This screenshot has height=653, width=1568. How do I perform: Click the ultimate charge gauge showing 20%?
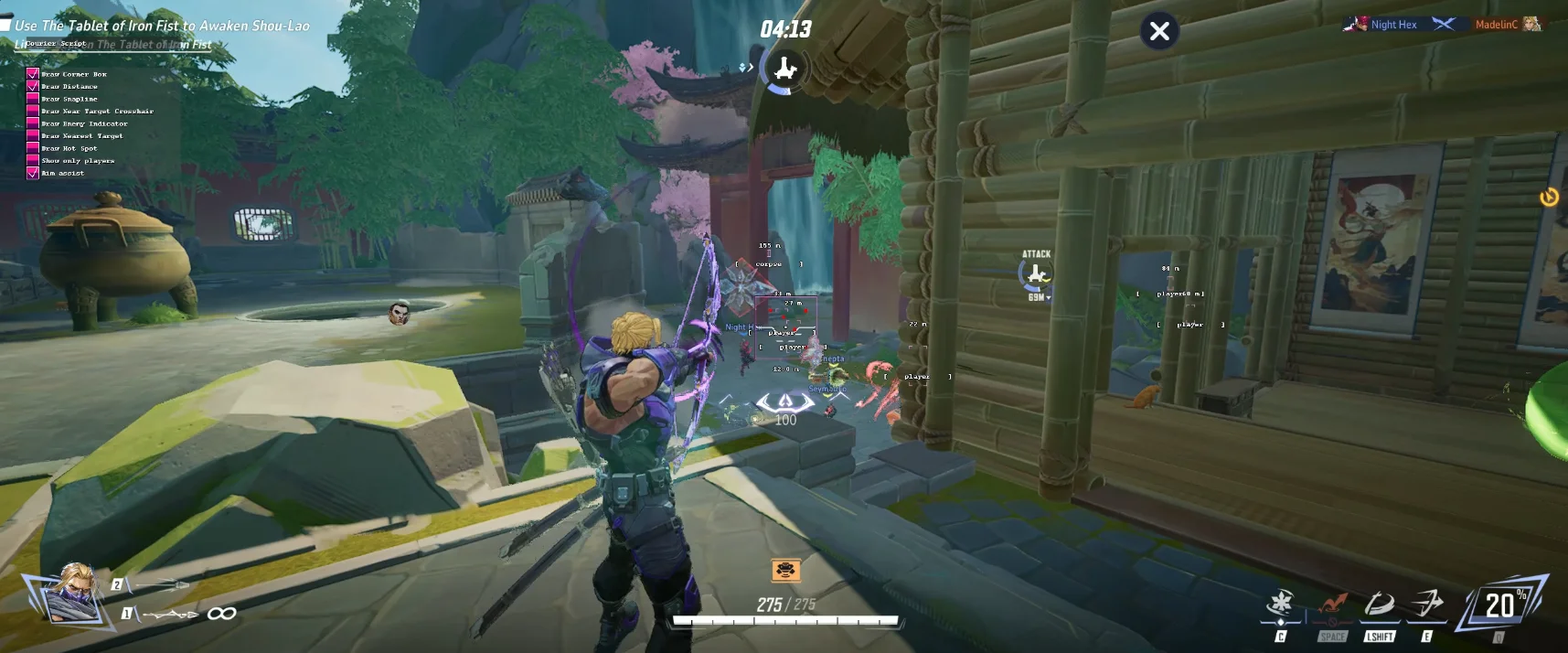click(1502, 605)
